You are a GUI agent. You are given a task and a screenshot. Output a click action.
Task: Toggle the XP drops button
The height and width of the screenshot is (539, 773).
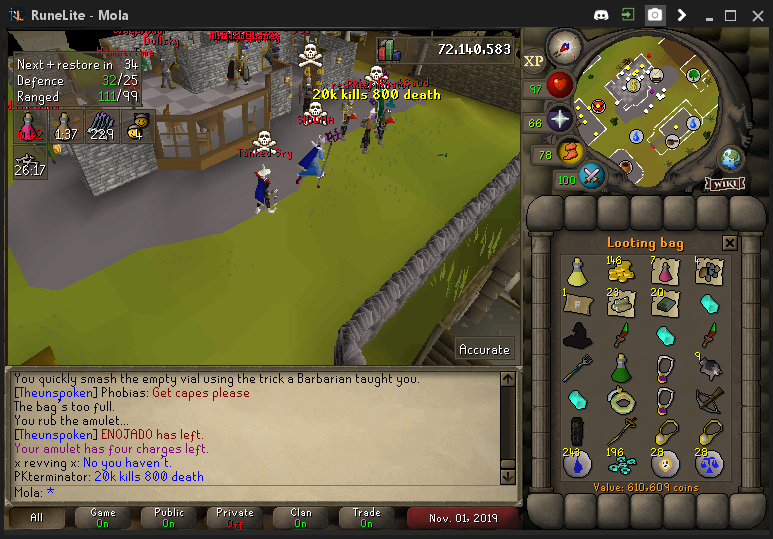534,60
